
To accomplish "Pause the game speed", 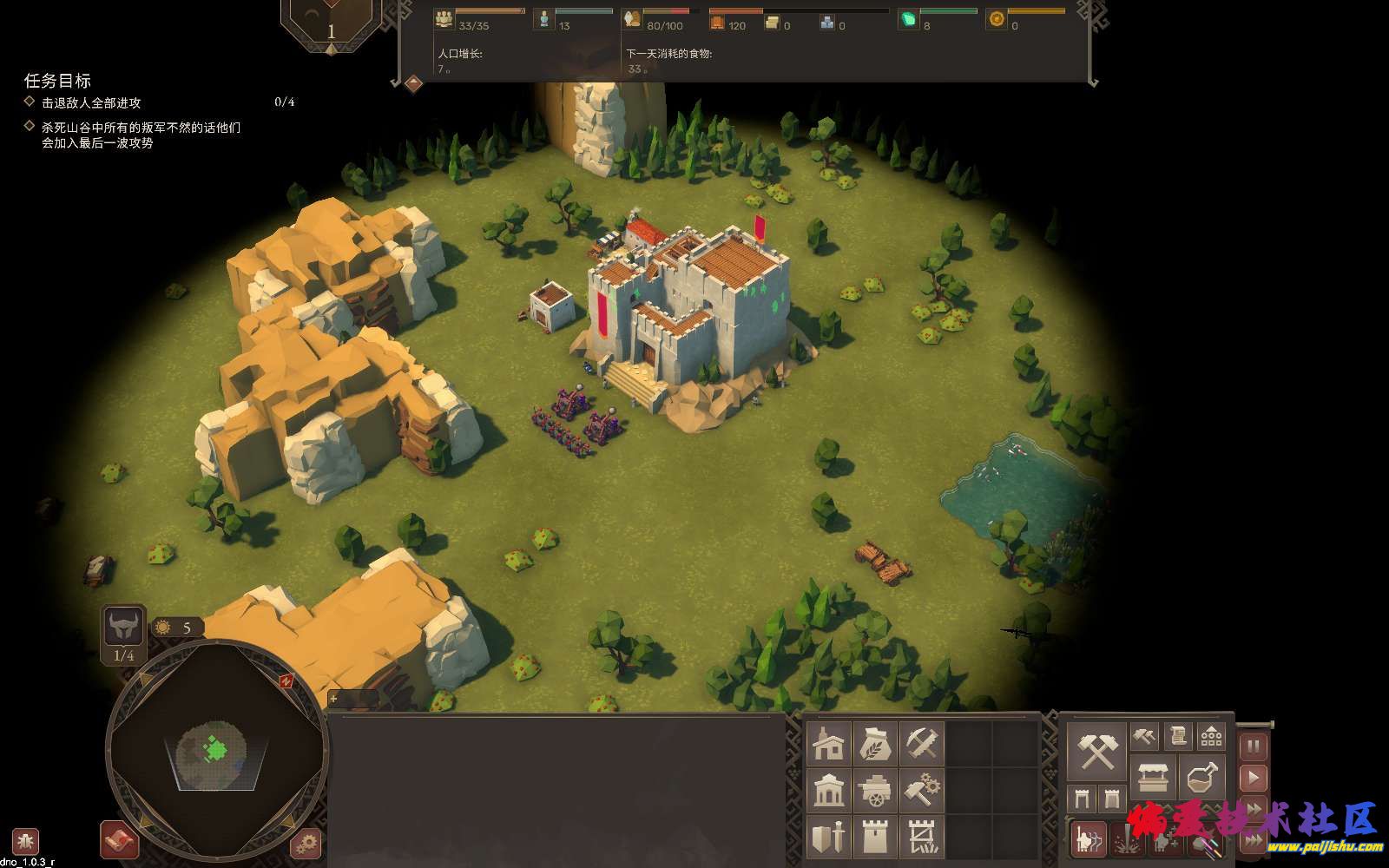I will 1253,746.
